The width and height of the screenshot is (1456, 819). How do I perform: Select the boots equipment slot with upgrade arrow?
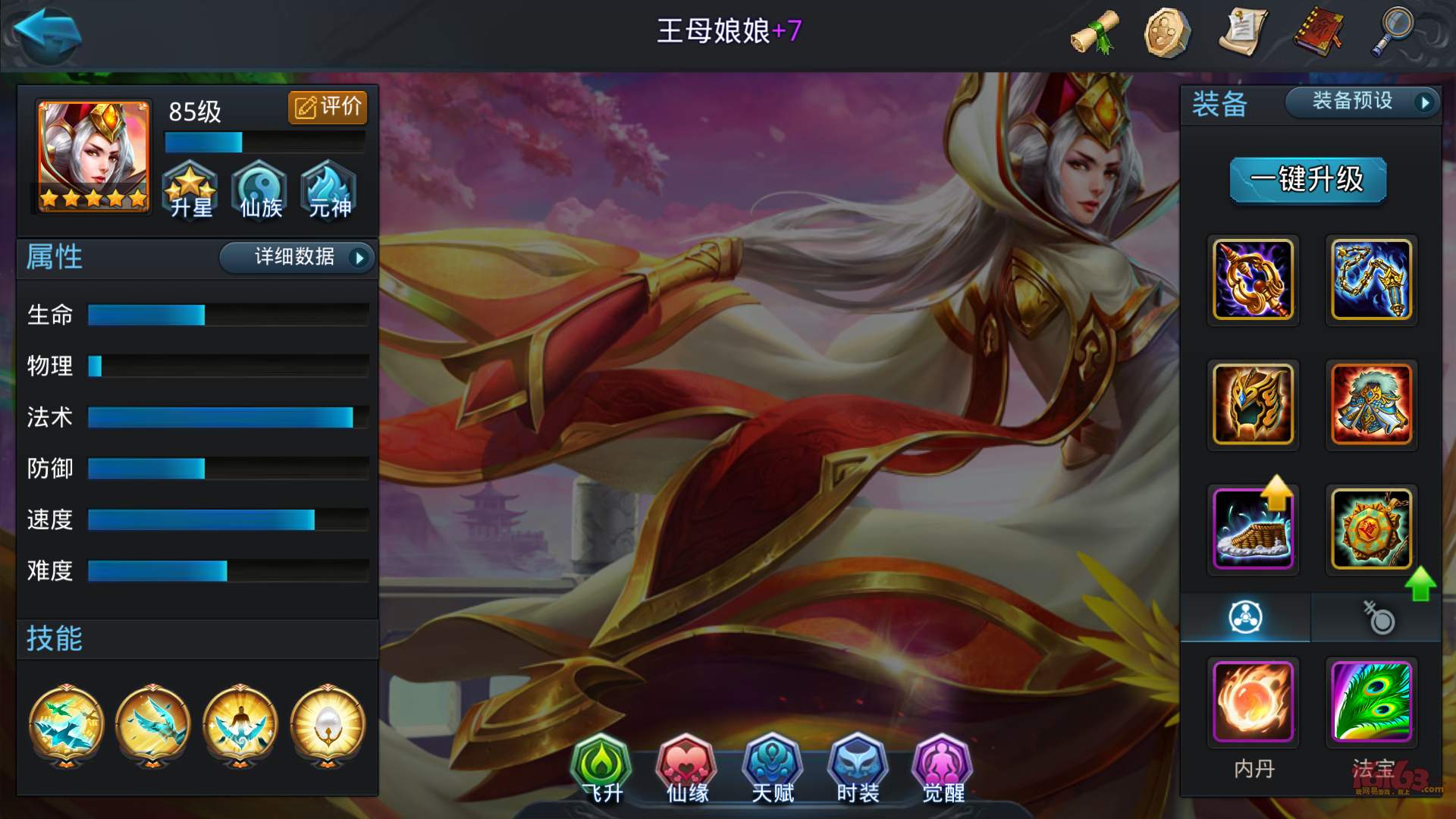point(1253,529)
